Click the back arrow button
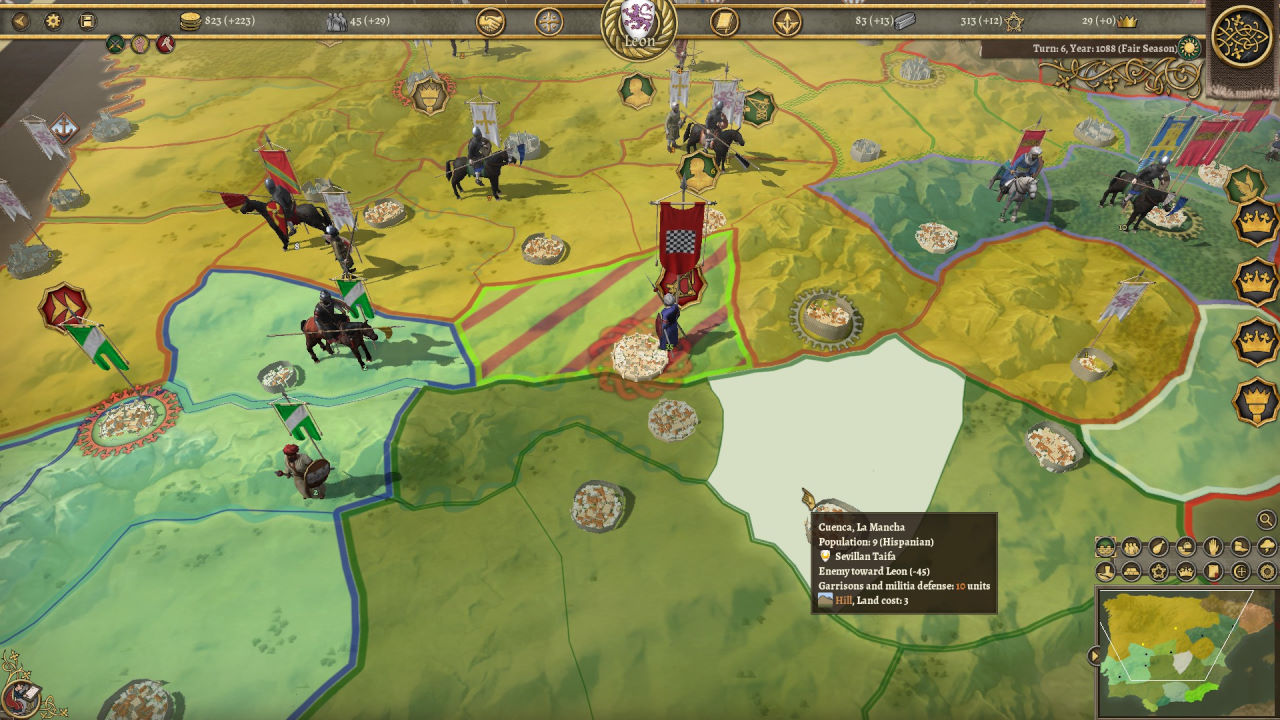Viewport: 1280px width, 720px height. [20, 20]
